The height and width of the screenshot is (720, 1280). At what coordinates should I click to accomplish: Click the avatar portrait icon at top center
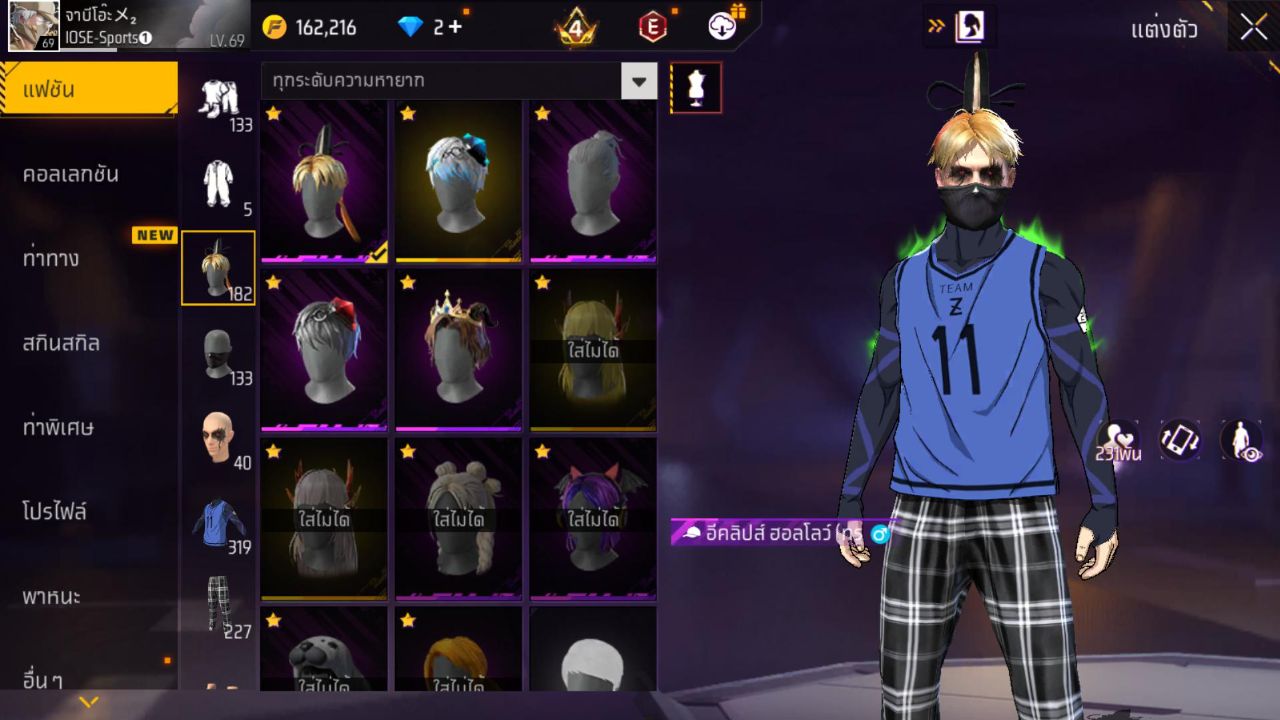[x=968, y=27]
